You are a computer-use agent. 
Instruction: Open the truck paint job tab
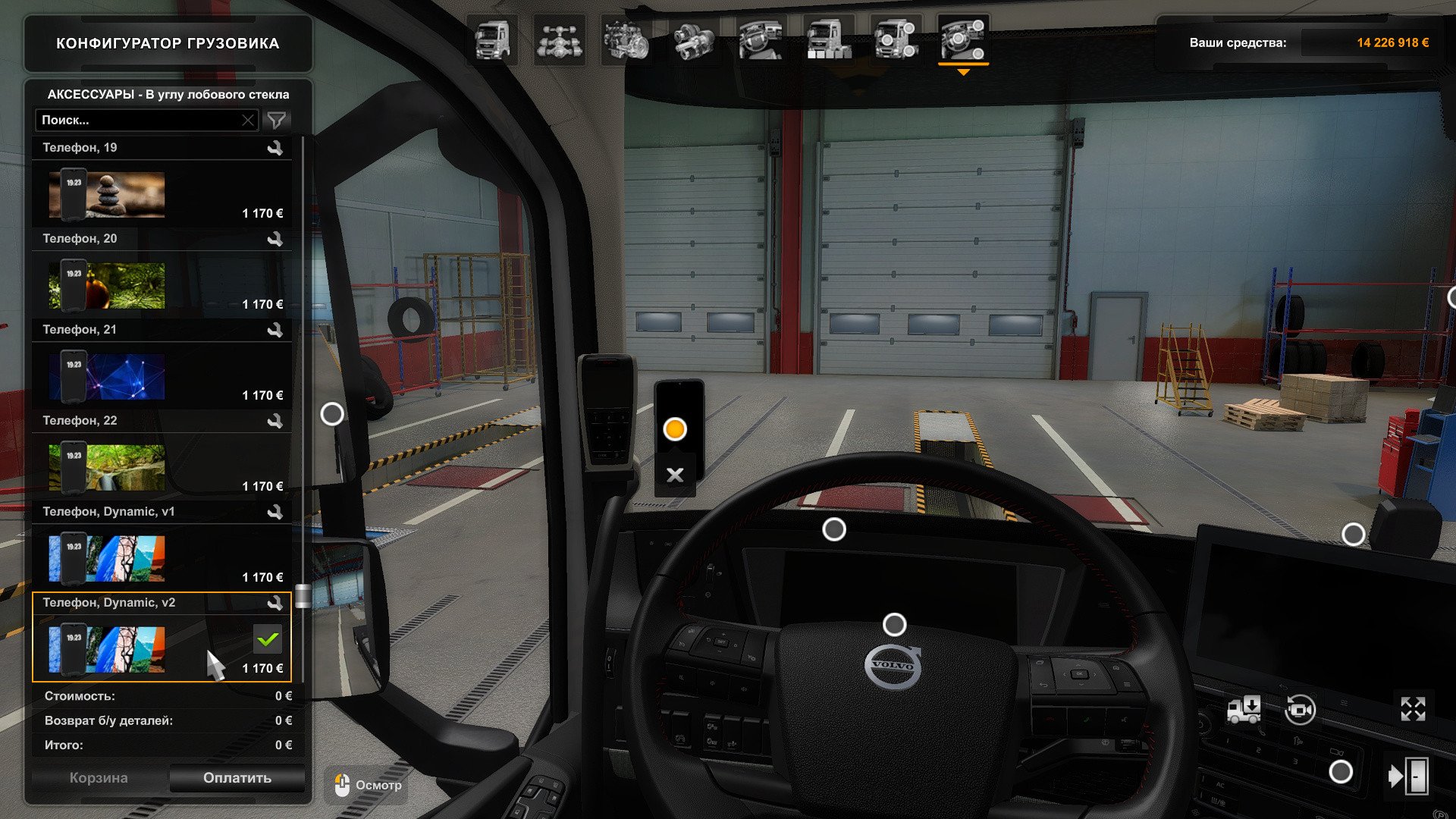click(x=828, y=40)
